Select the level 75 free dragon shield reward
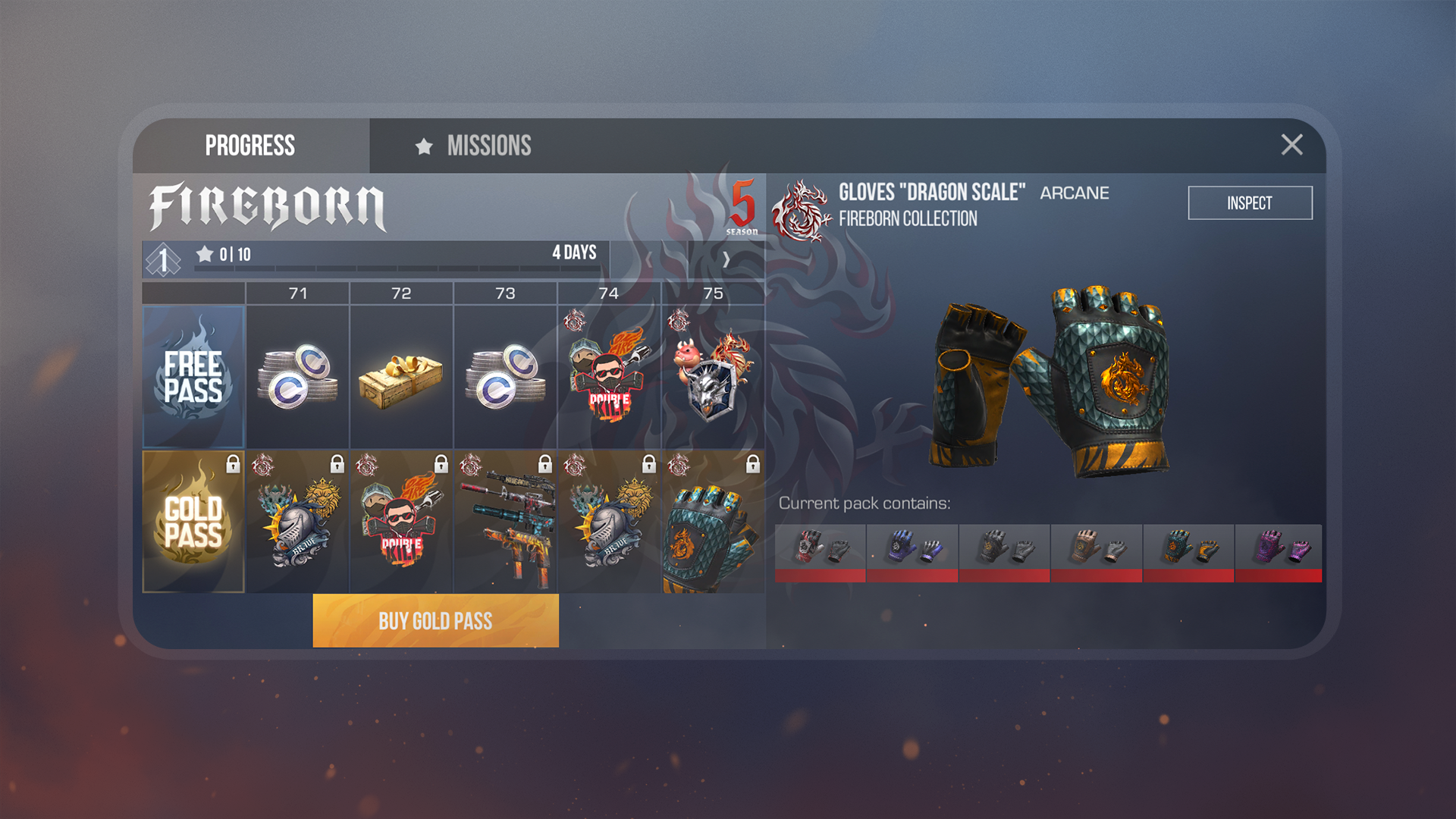The height and width of the screenshot is (819, 1456). pos(713,377)
